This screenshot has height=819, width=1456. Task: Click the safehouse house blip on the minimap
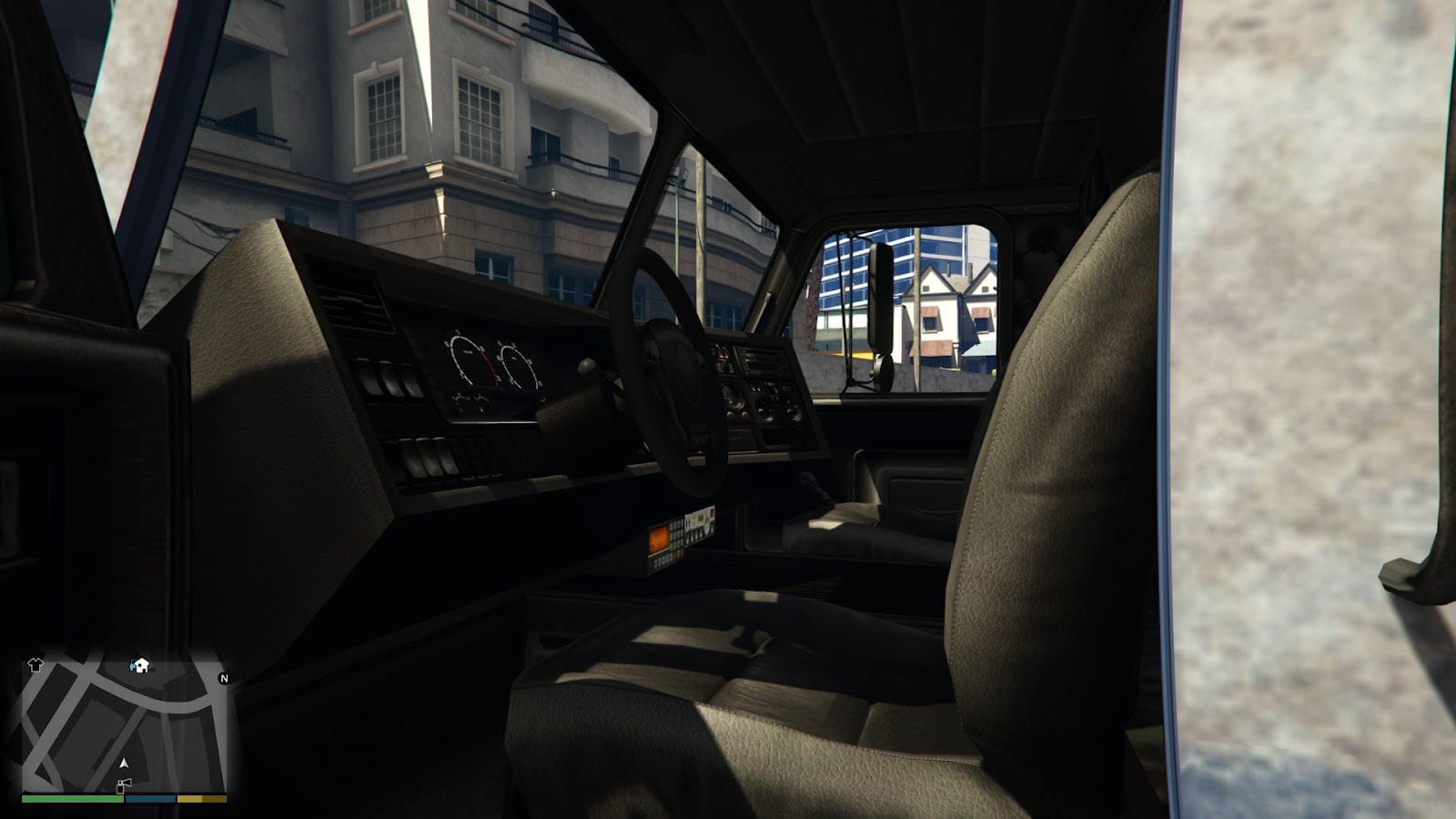140,665
